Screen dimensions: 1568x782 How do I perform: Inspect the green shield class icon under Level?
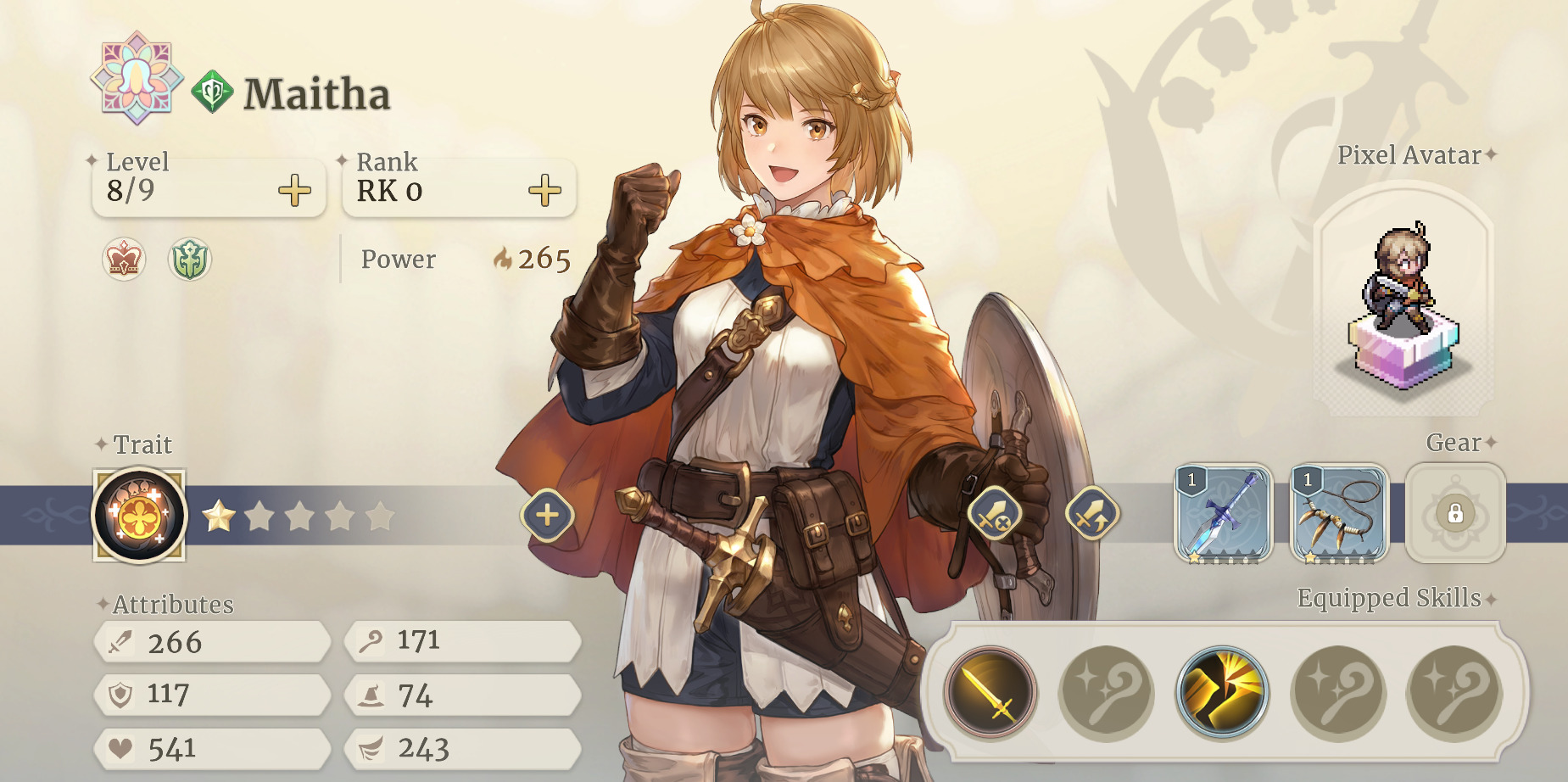tap(189, 259)
